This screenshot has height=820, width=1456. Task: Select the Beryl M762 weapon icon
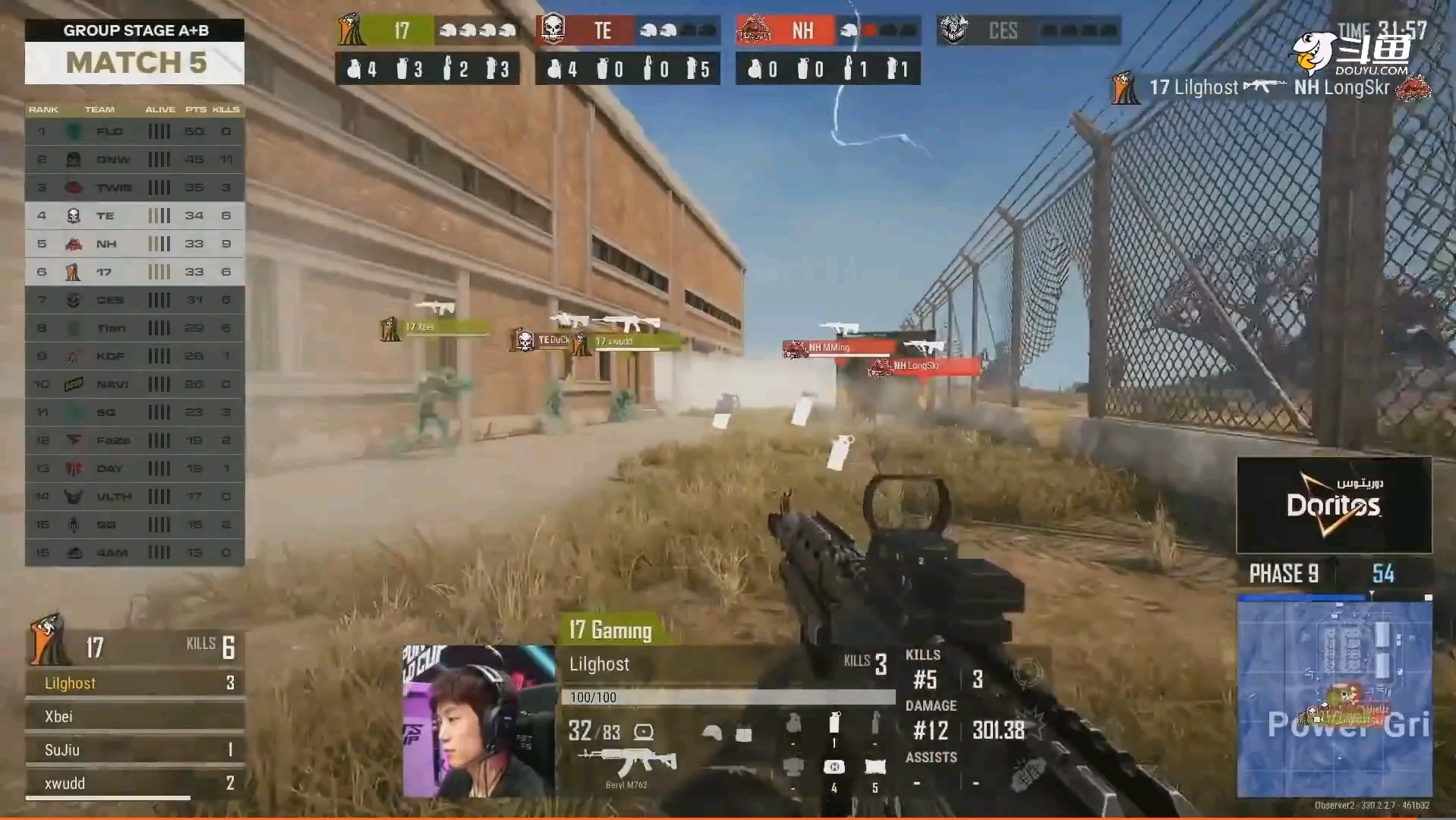coord(627,762)
